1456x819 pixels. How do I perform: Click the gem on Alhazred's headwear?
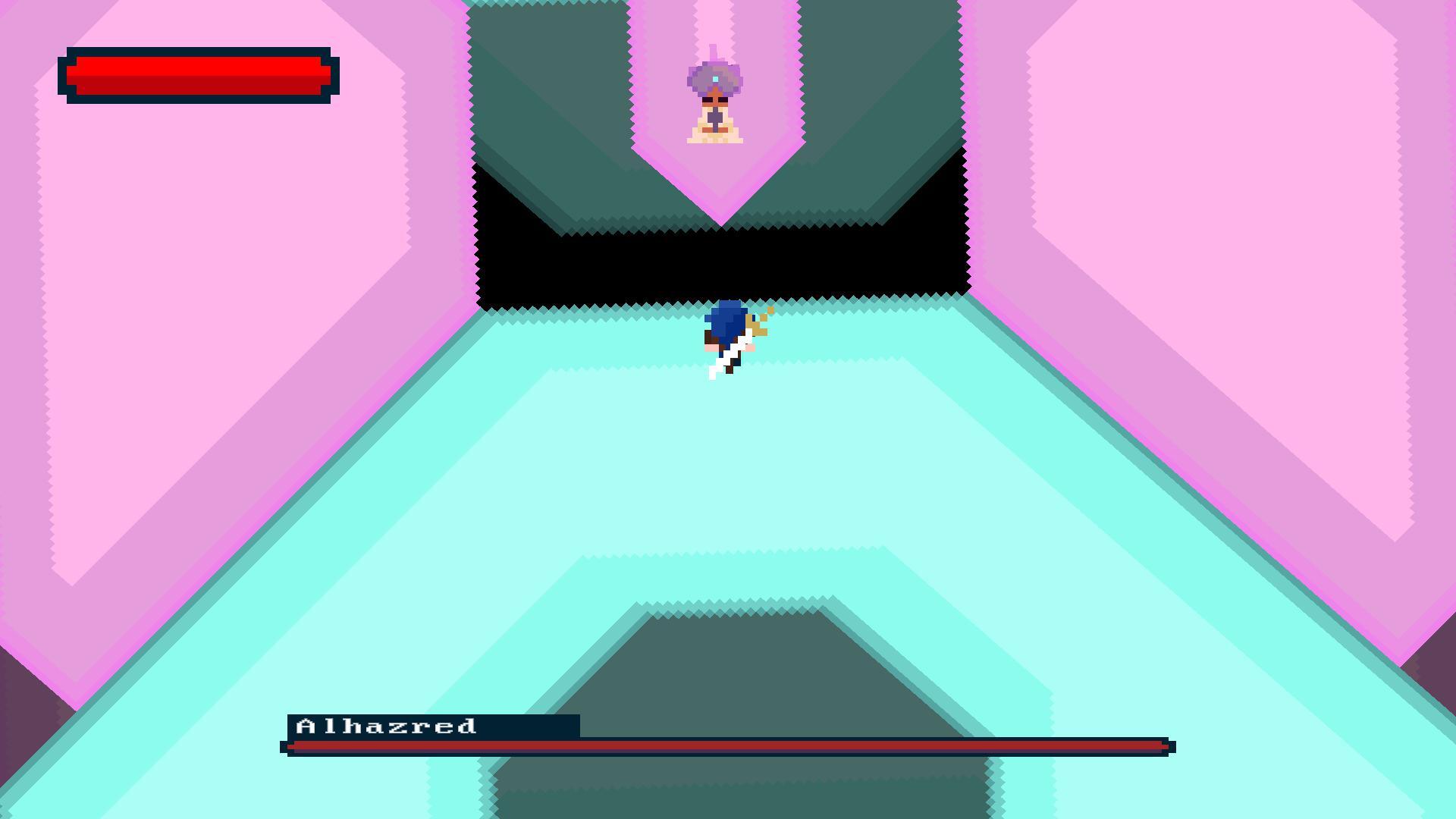click(x=716, y=78)
